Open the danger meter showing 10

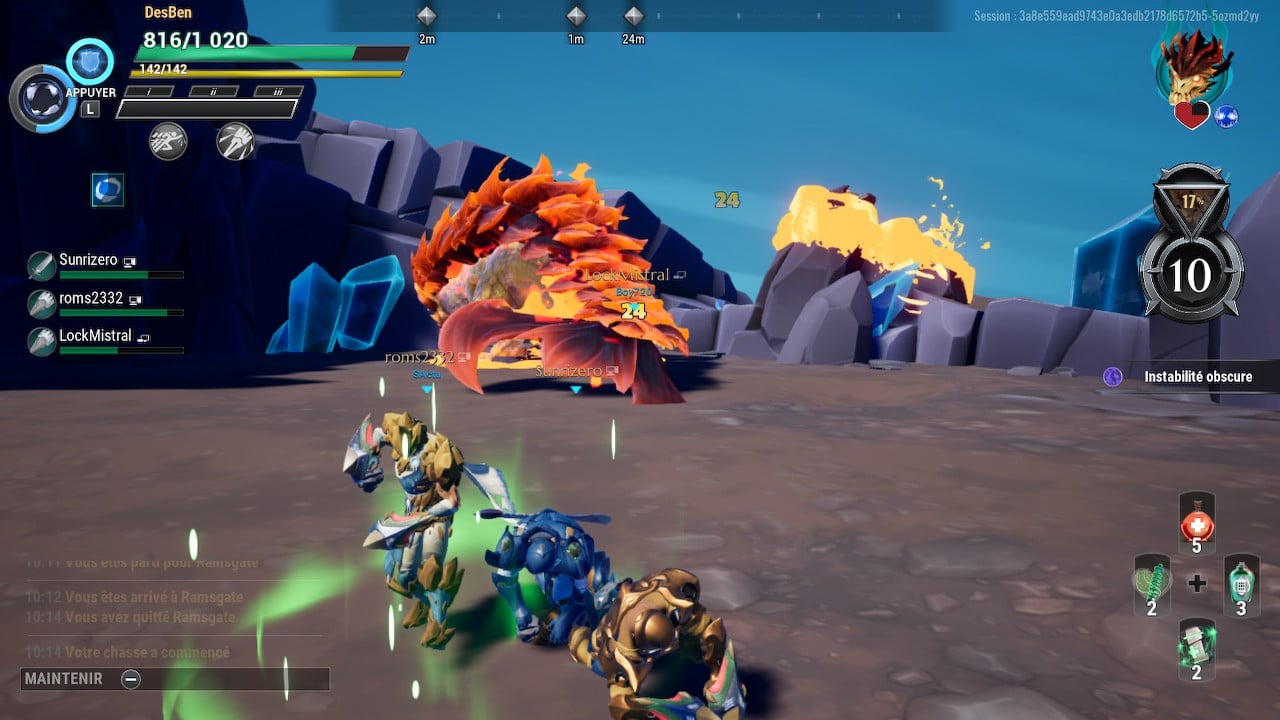pos(1190,273)
